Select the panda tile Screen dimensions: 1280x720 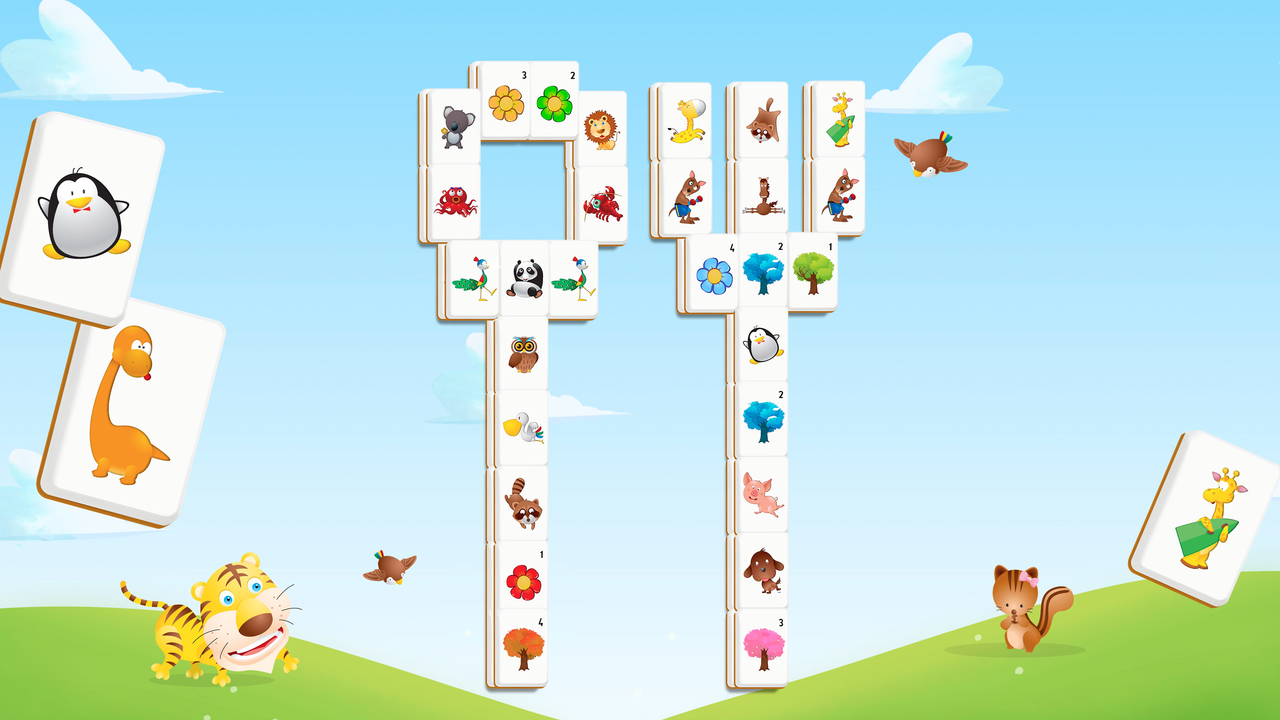tap(524, 275)
